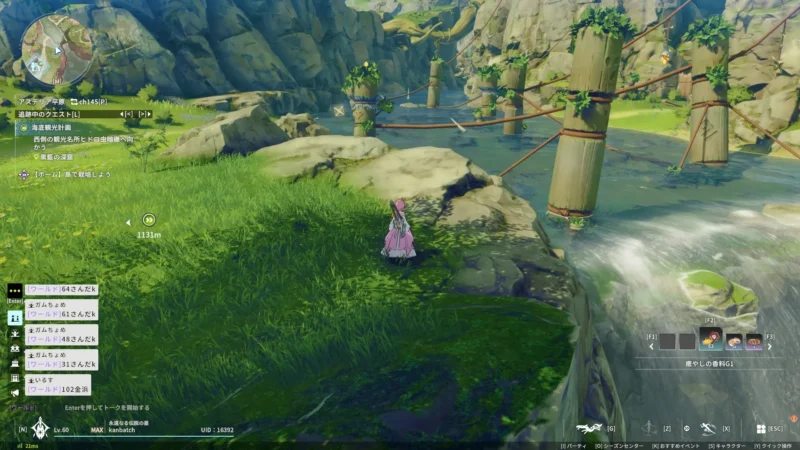Open the おすすめイベント recommended events shortcut
Image resolution: width=800 pixels, height=450 pixels.
pyautogui.click(x=678, y=445)
